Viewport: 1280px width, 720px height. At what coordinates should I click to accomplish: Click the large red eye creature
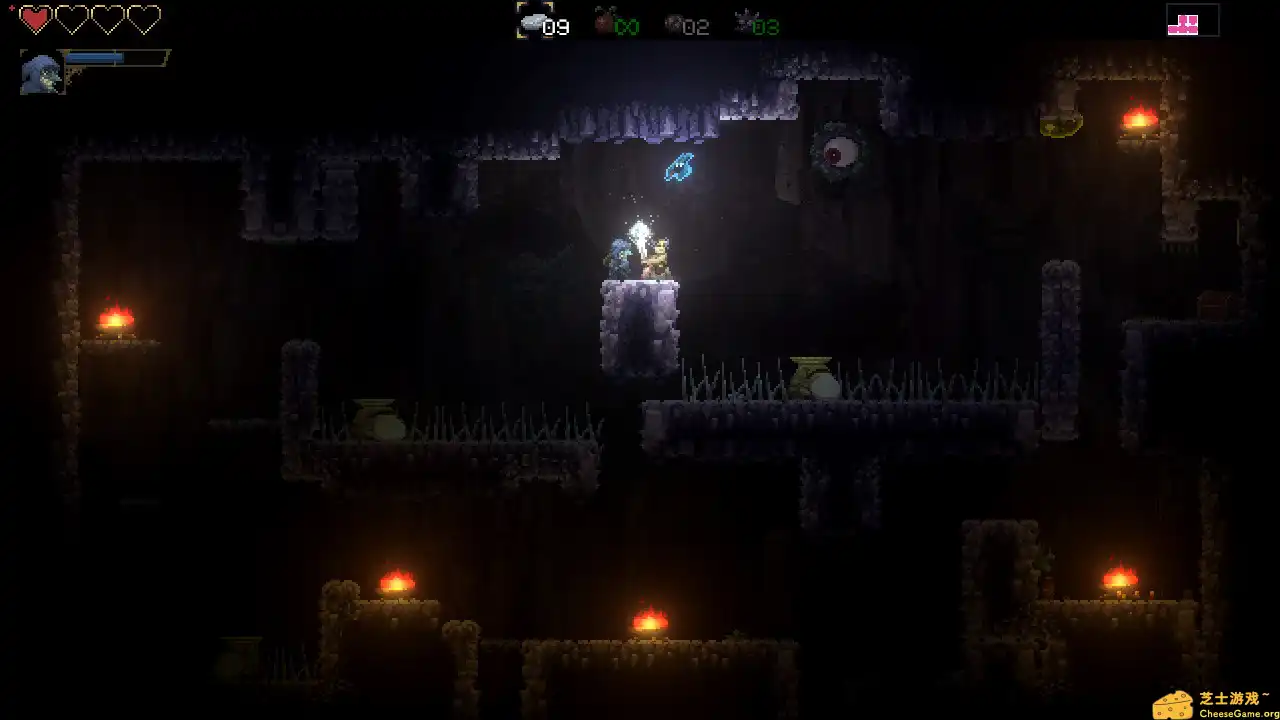[x=840, y=152]
